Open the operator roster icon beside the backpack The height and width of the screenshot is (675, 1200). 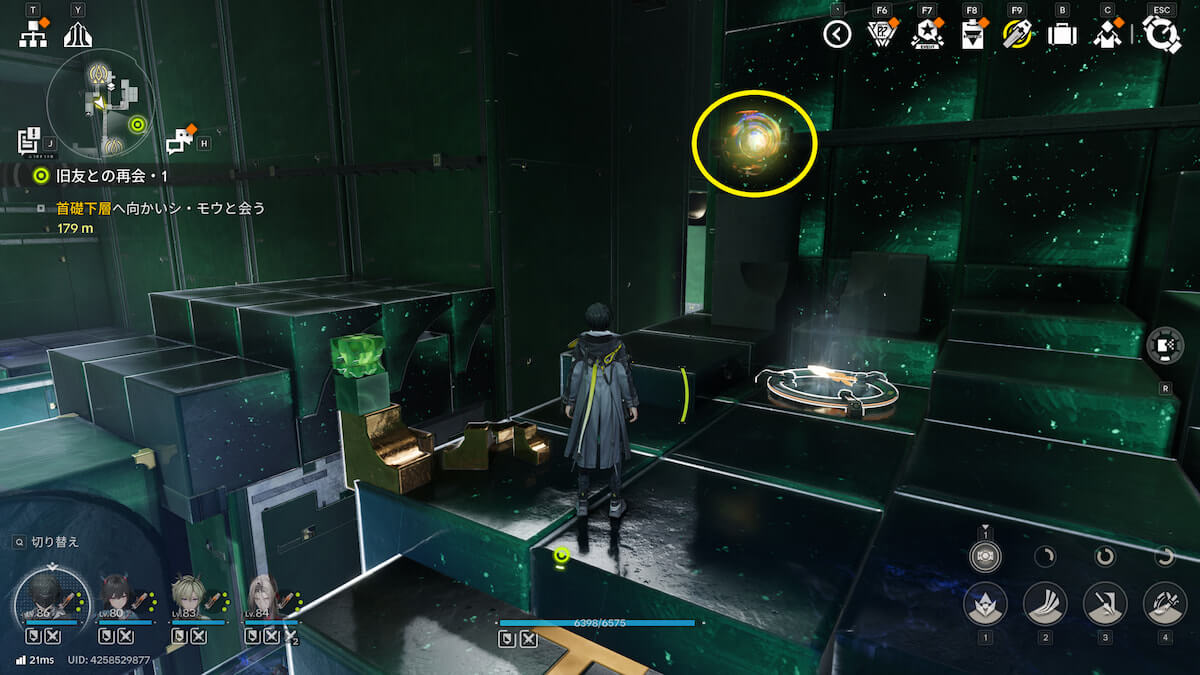point(1107,35)
